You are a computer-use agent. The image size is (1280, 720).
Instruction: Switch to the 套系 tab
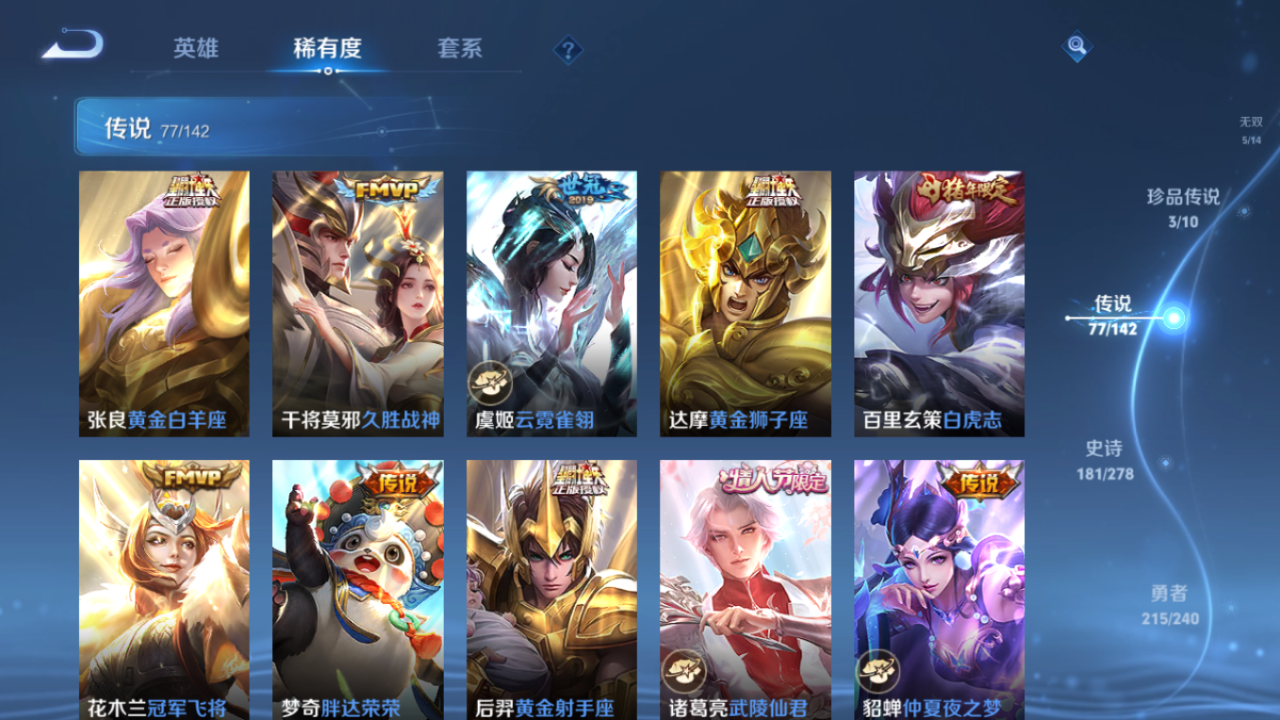460,48
